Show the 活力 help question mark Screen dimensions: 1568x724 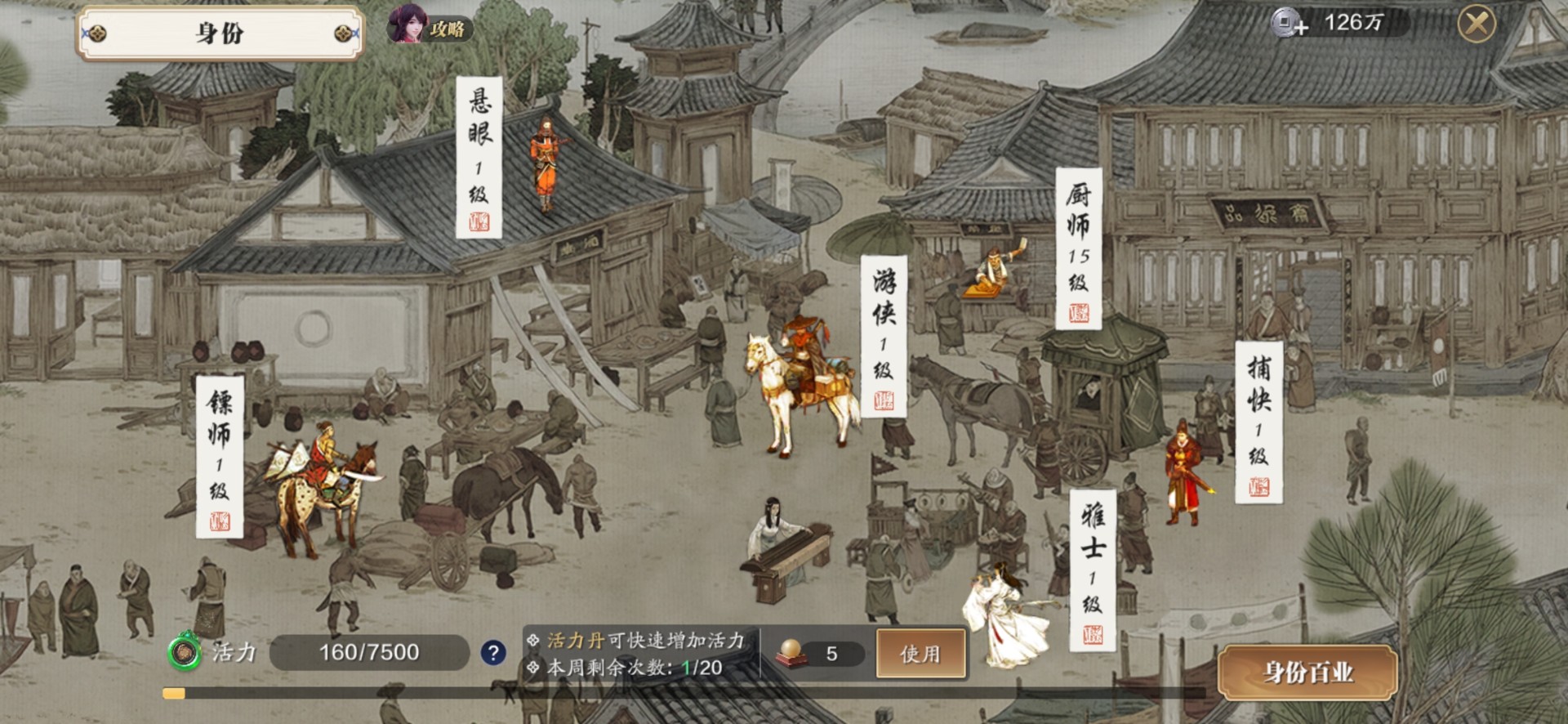pyautogui.click(x=492, y=653)
